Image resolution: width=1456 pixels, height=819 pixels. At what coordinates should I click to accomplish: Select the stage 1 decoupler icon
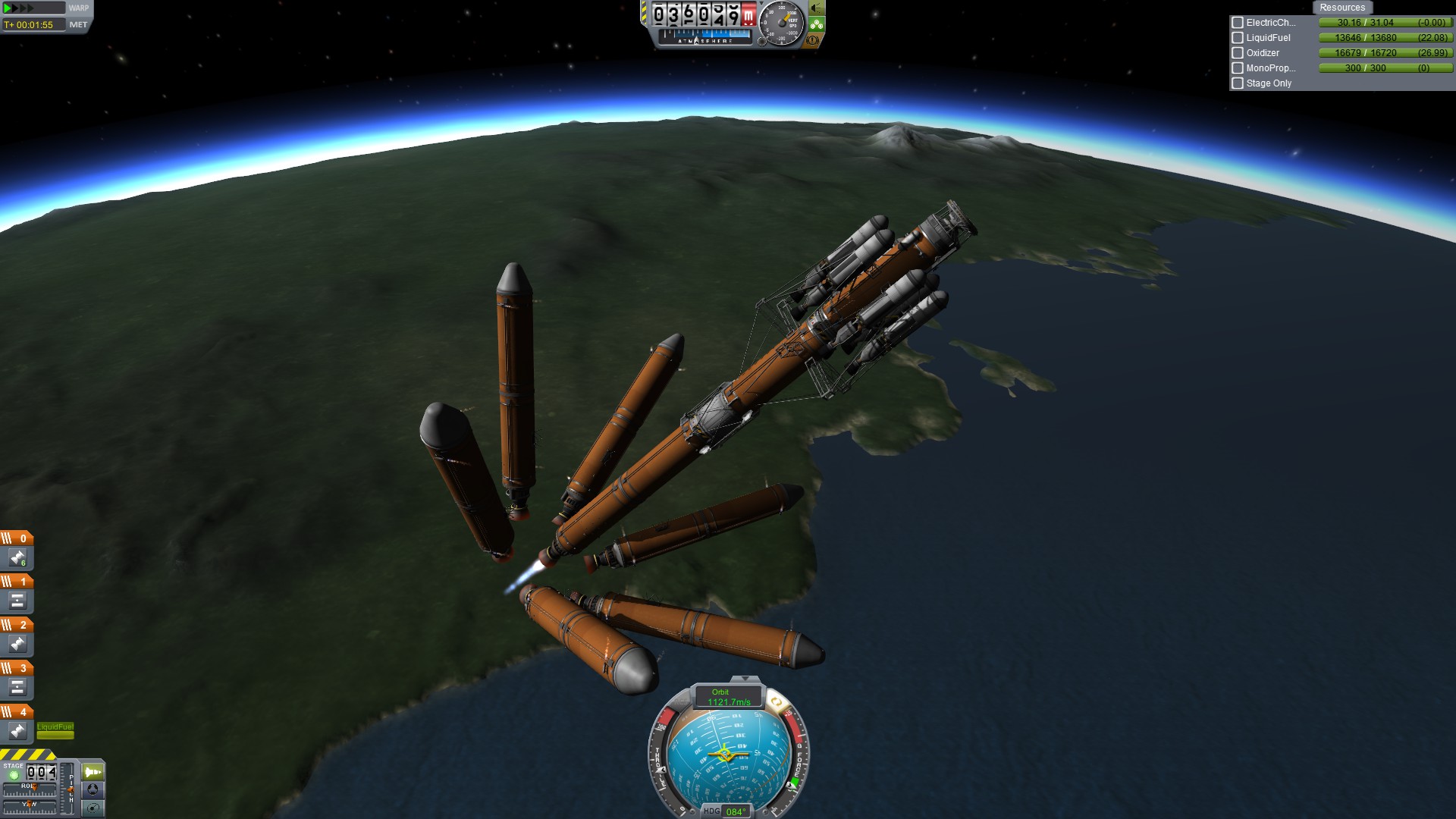tap(17, 601)
